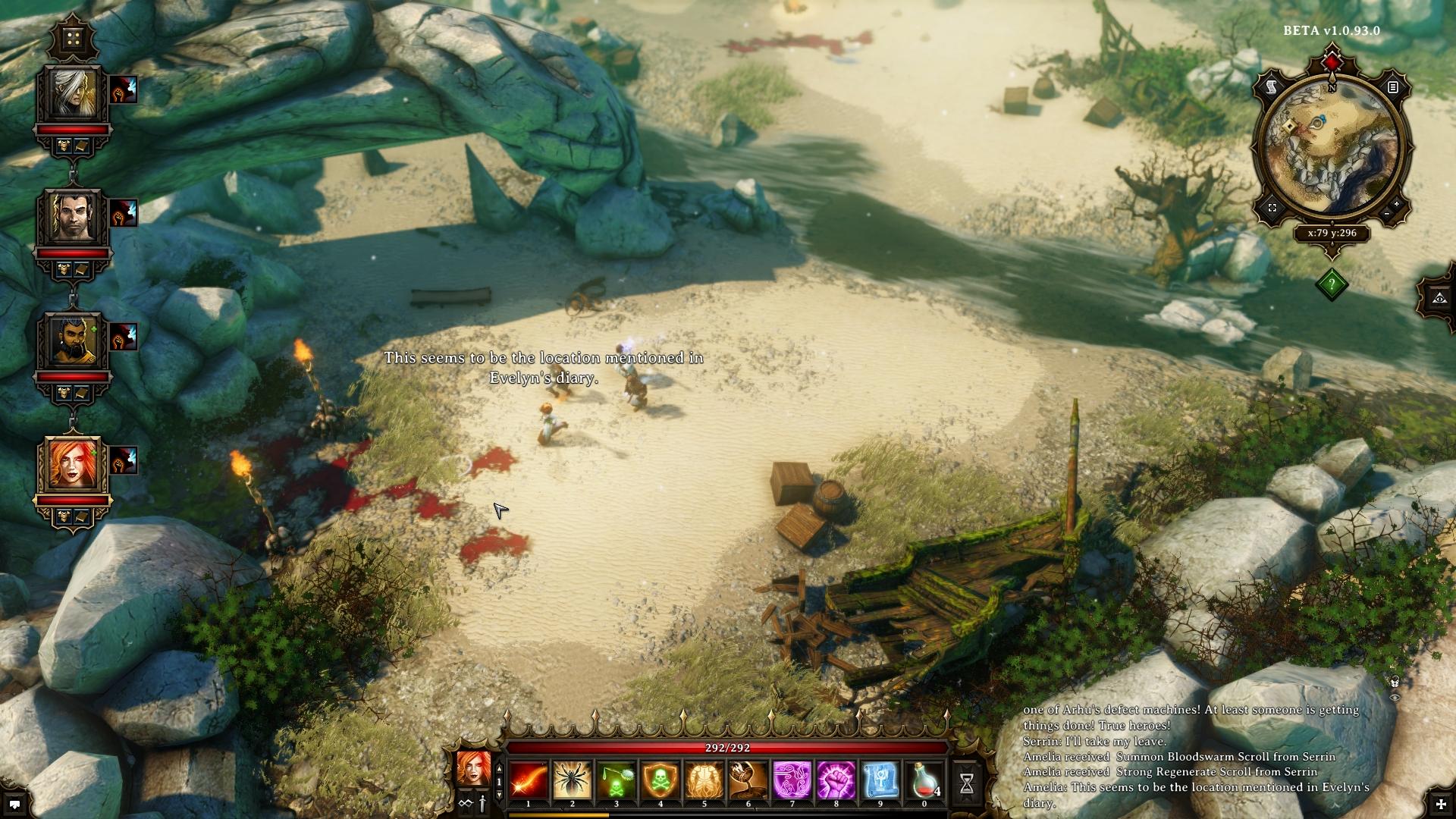Select the dark-haired male party portrait
Screen dimensions: 1456x819
74,218
